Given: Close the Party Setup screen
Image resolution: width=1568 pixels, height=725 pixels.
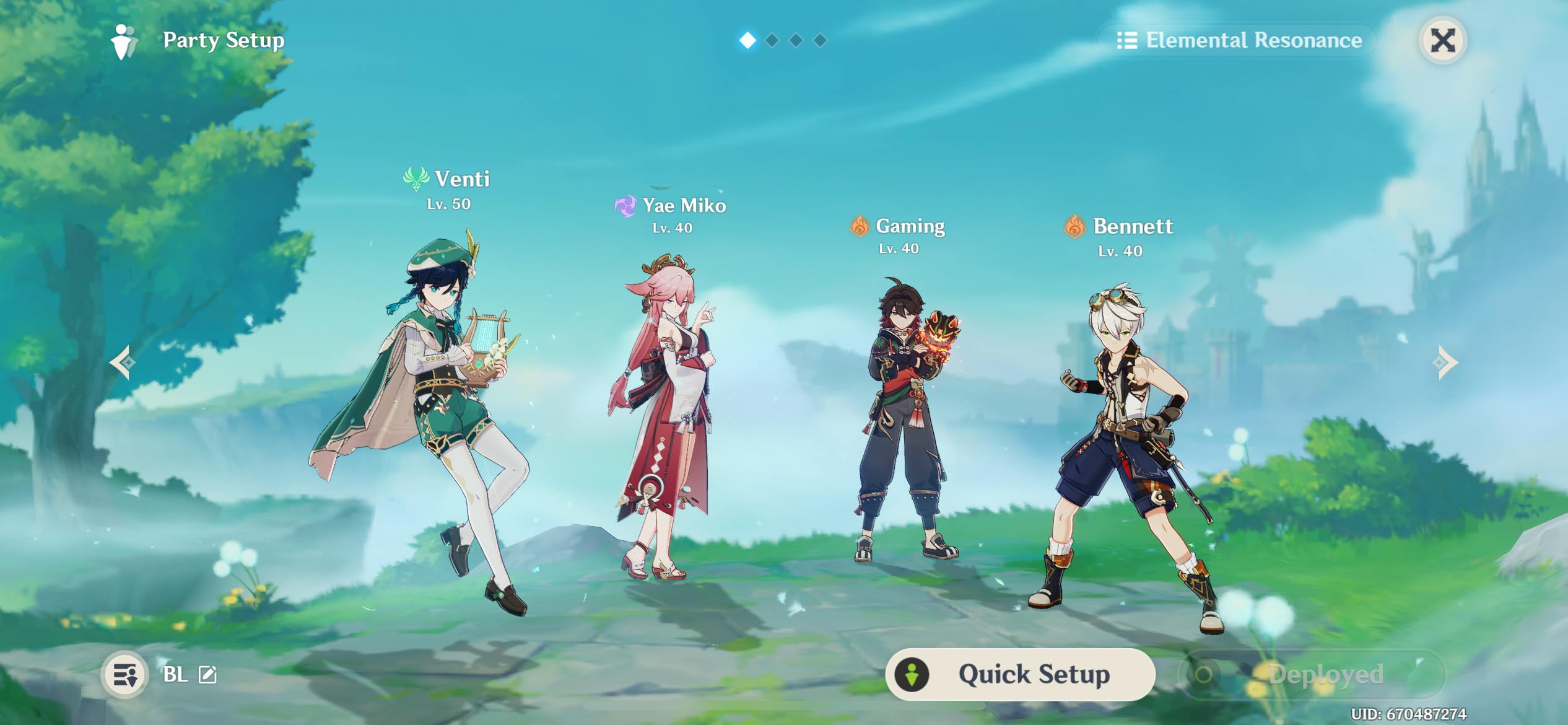Looking at the screenshot, I should [1442, 41].
